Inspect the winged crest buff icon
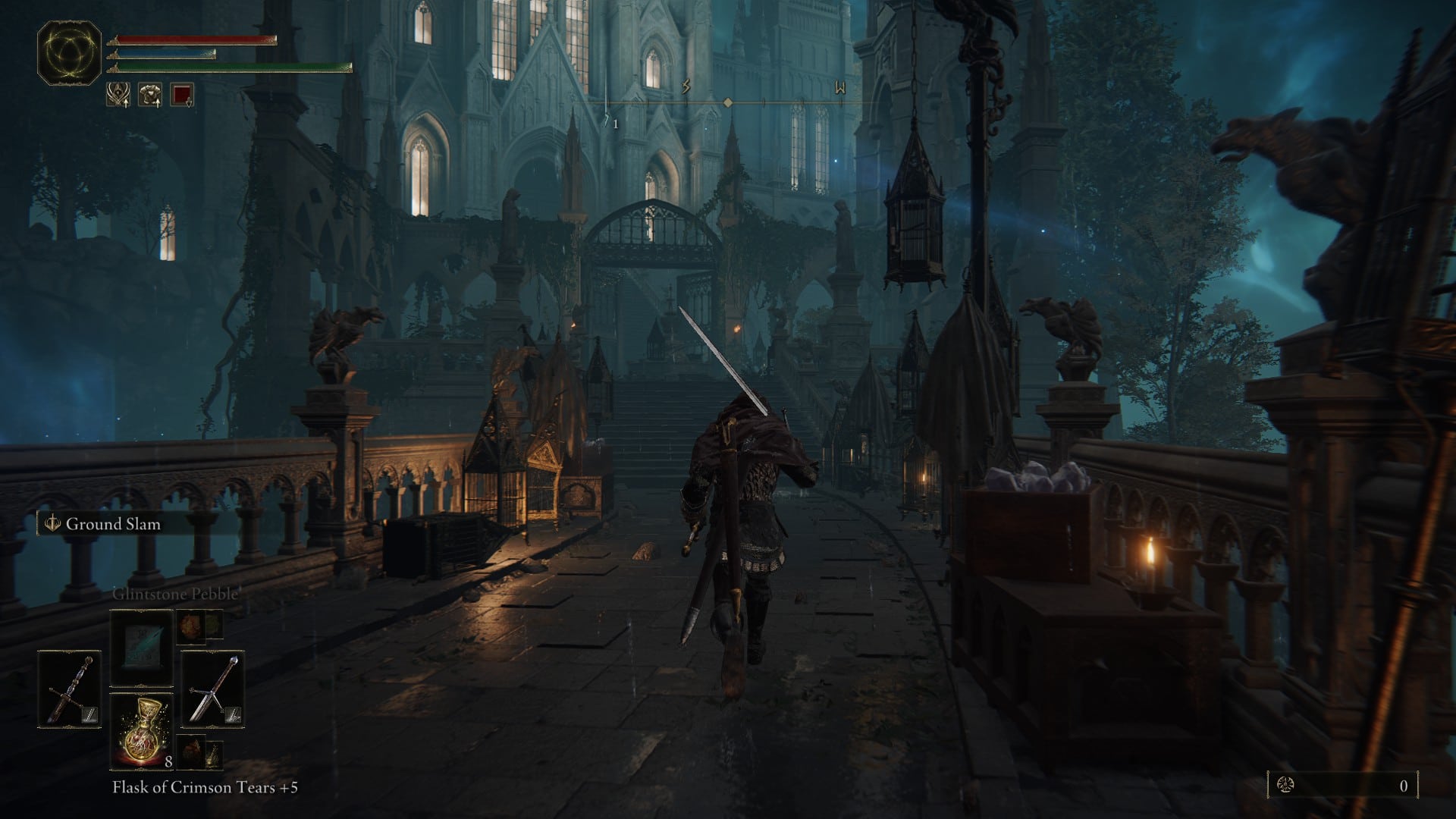The height and width of the screenshot is (819, 1456). coord(118,95)
